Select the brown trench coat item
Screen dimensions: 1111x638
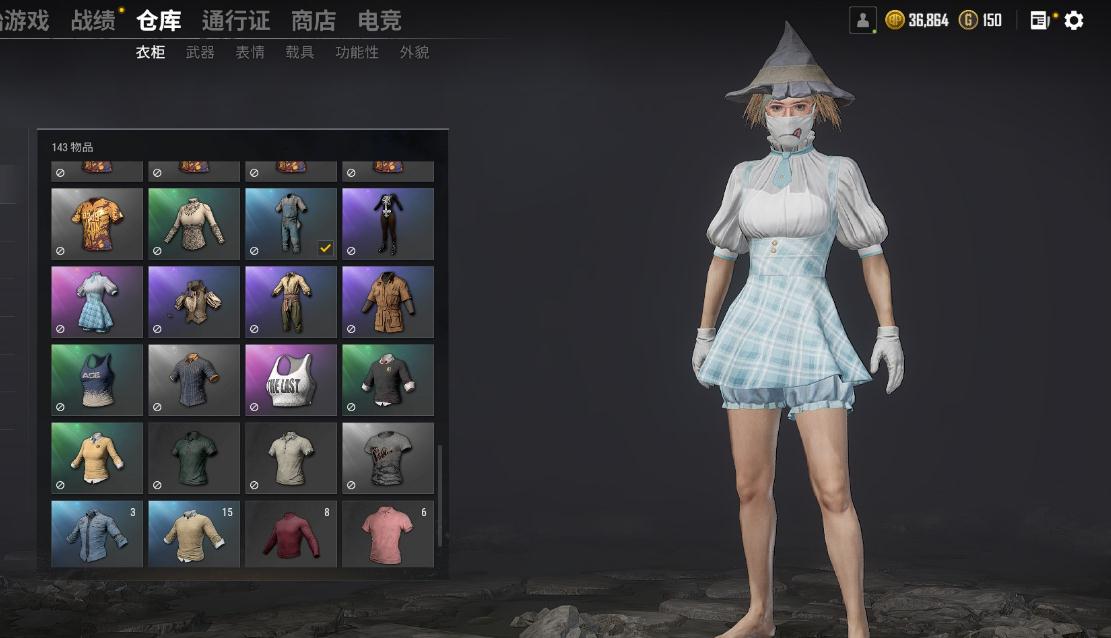pos(388,301)
